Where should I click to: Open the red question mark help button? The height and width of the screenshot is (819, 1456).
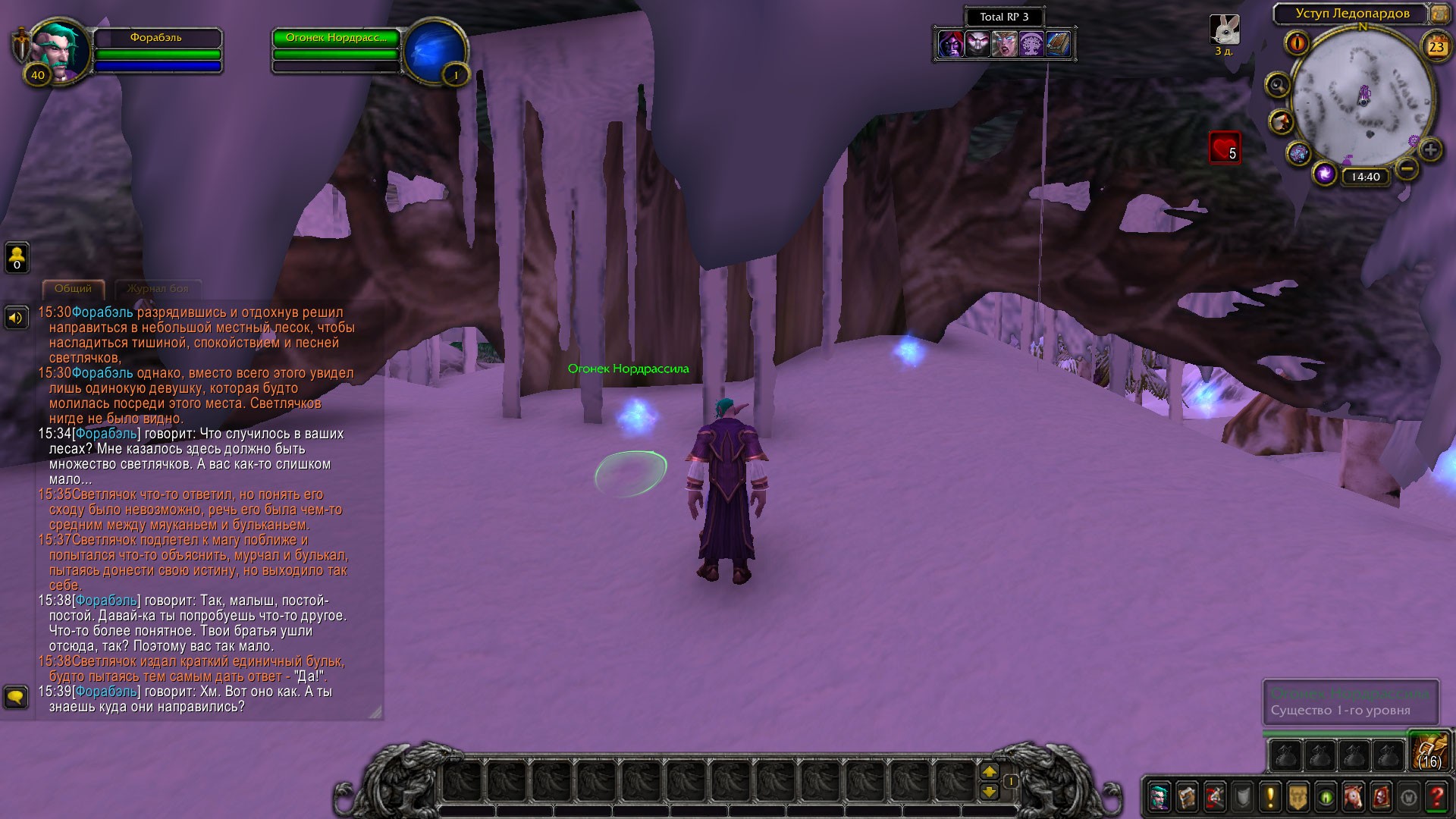click(x=1436, y=797)
